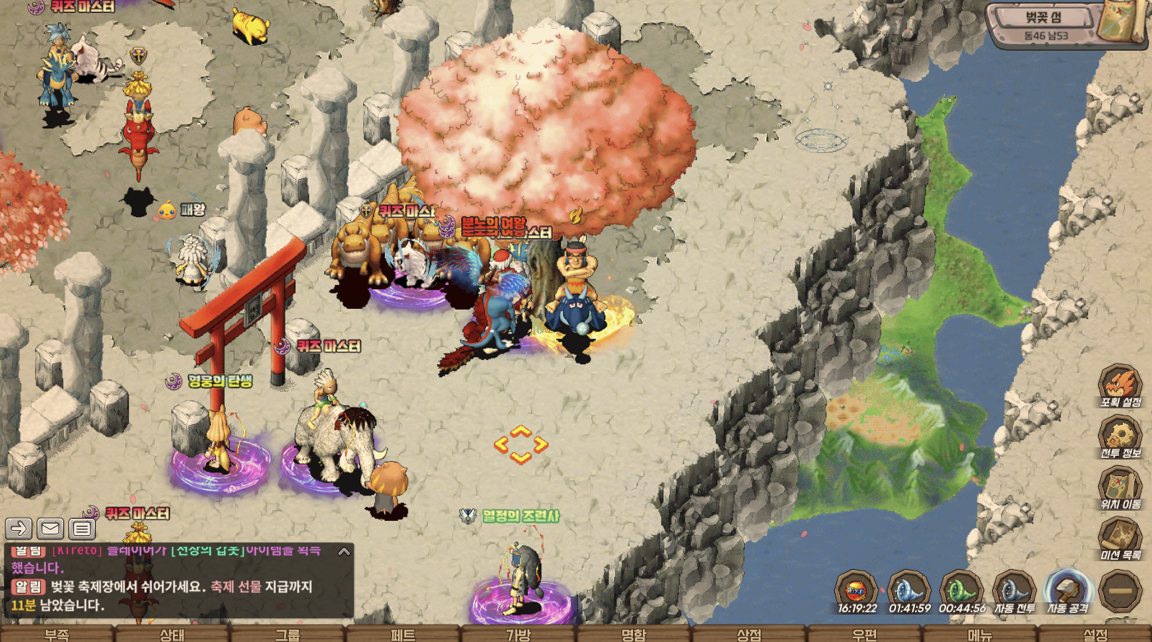Open the 상태 (status) menu
Image resolution: width=1152 pixels, height=642 pixels.
172,634
